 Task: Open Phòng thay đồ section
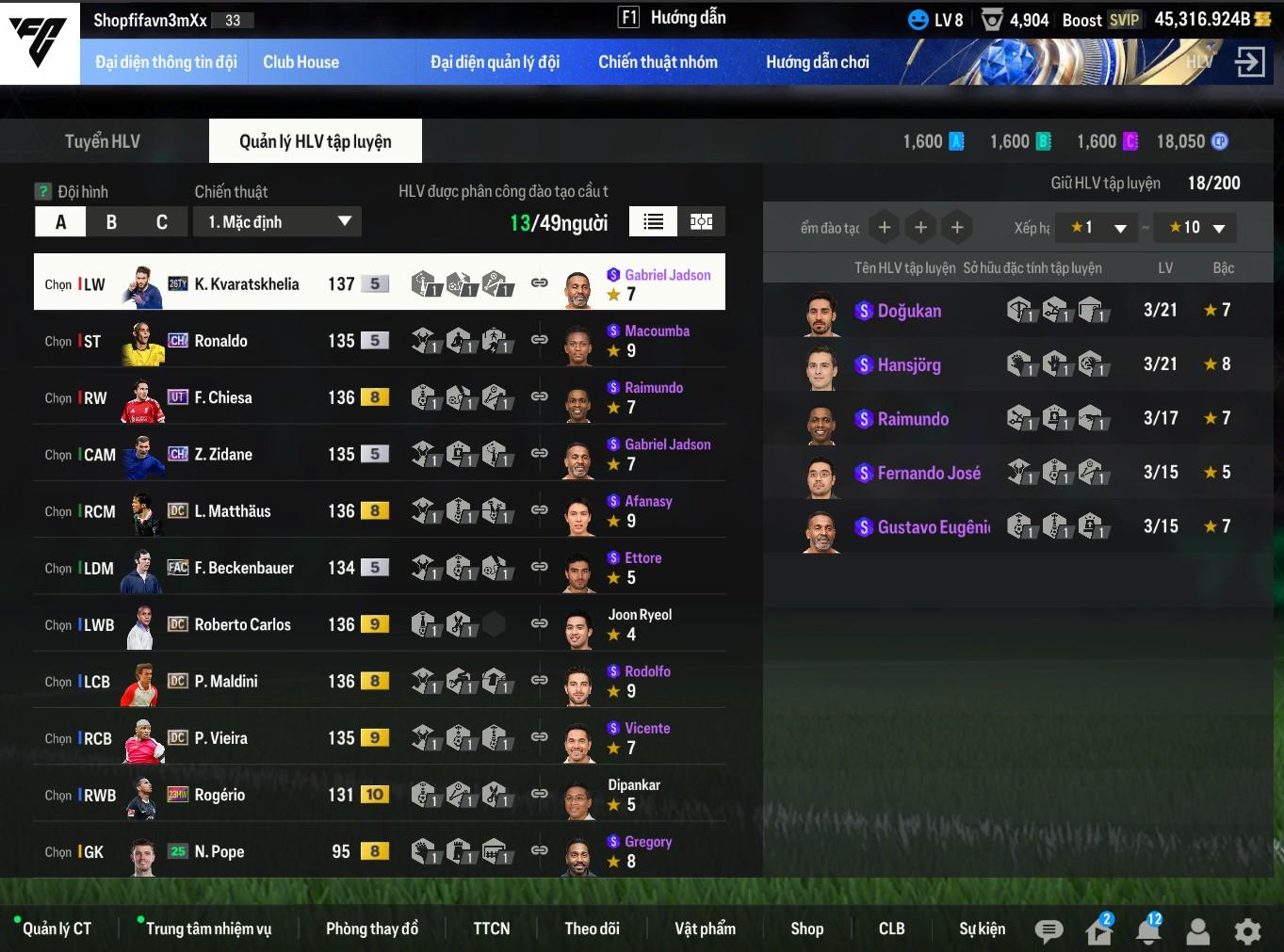pos(372,928)
